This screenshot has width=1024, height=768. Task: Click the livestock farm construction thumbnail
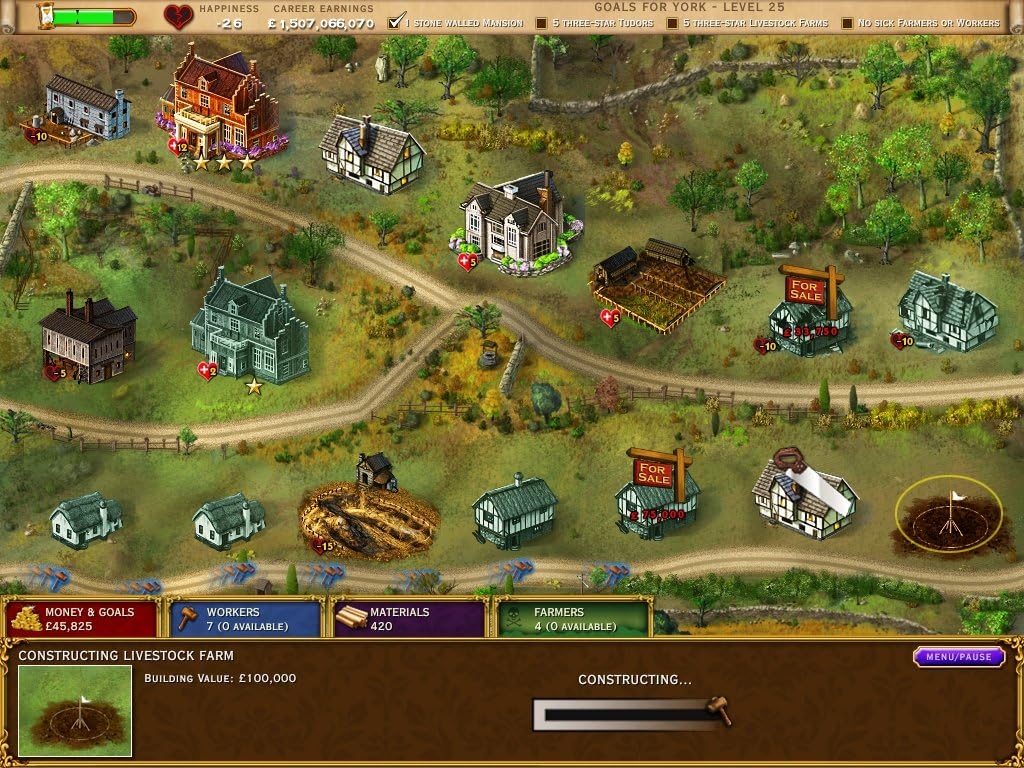[x=76, y=711]
